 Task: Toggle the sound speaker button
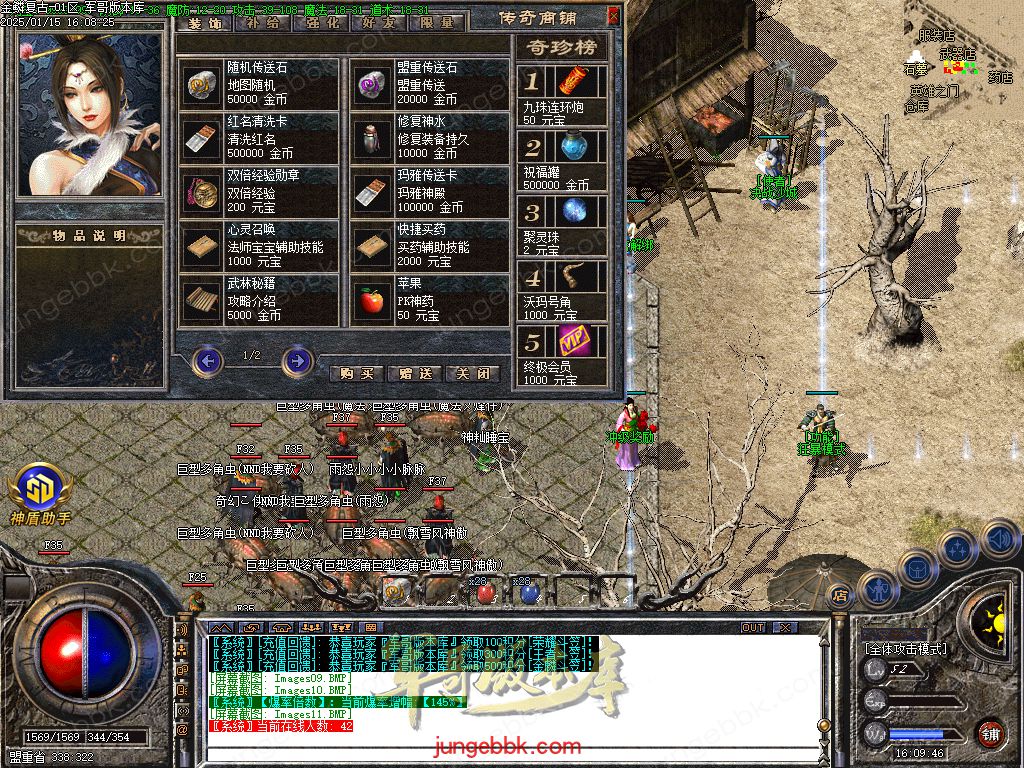coord(999,537)
